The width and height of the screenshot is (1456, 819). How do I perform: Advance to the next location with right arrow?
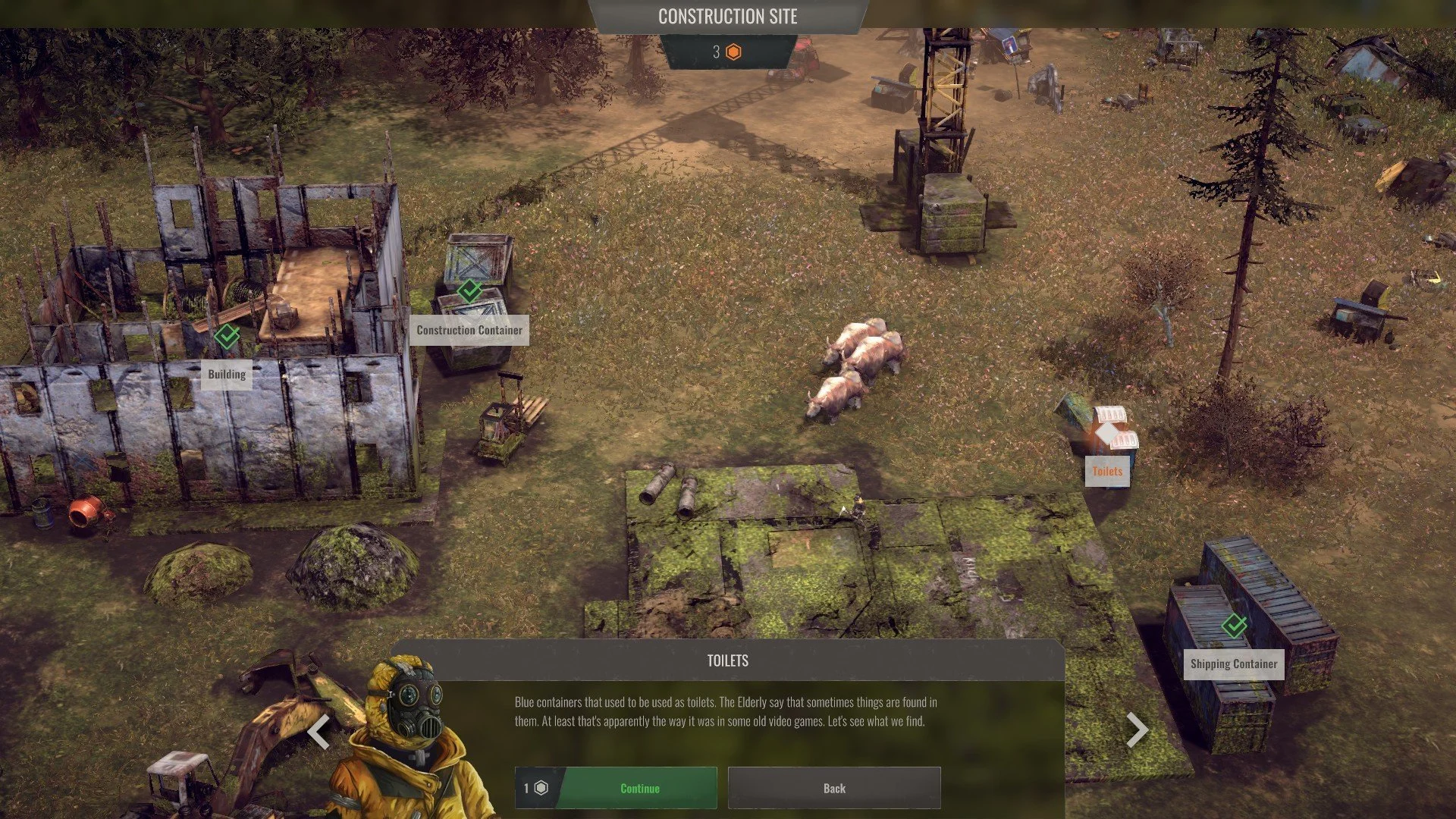(x=1137, y=730)
